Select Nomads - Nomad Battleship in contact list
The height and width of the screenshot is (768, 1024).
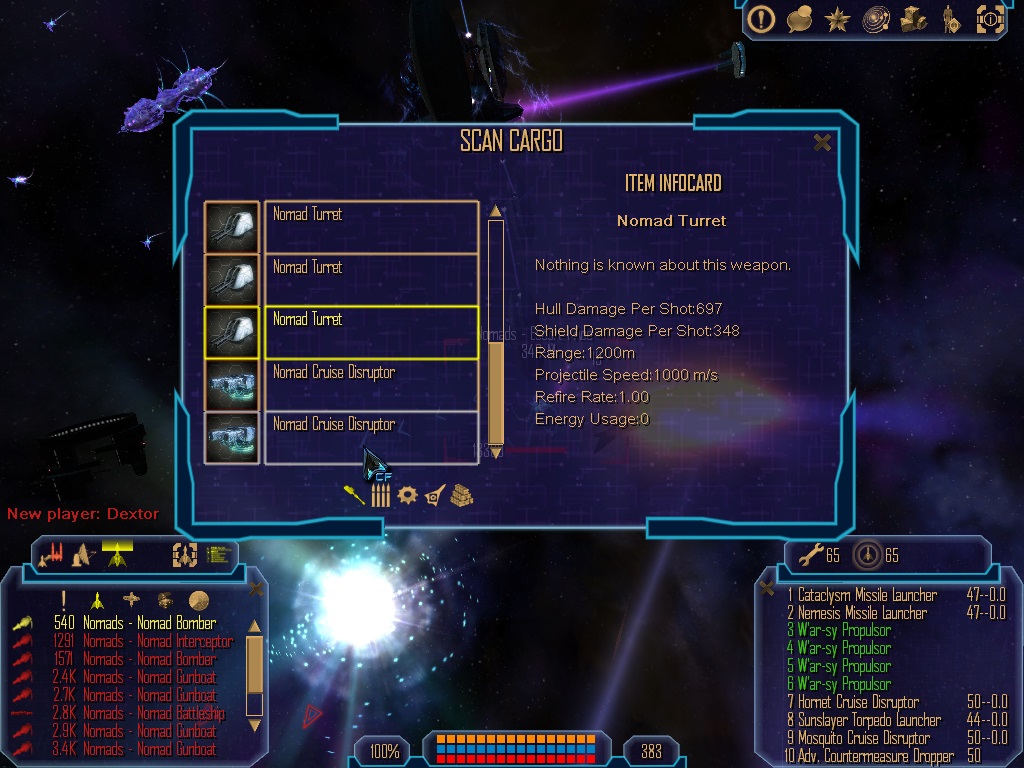click(154, 713)
